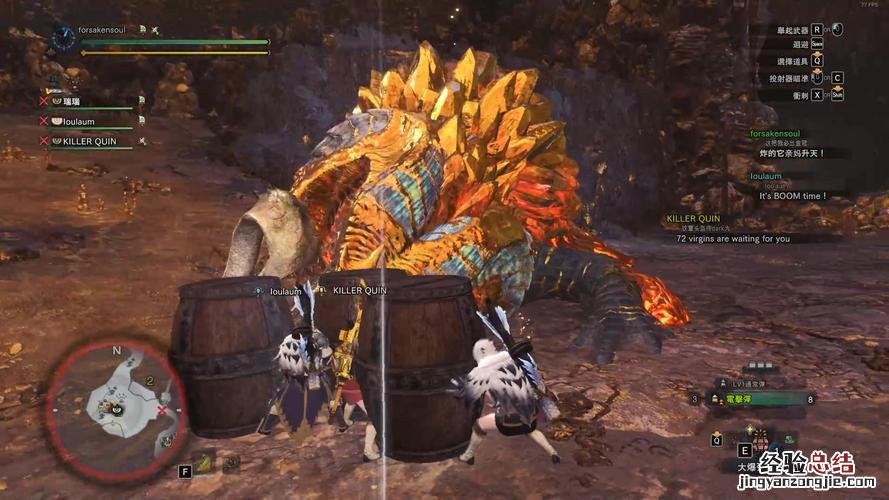
Task: Click the quest clock icon beside forsakensoul
Action: [x=65, y=36]
